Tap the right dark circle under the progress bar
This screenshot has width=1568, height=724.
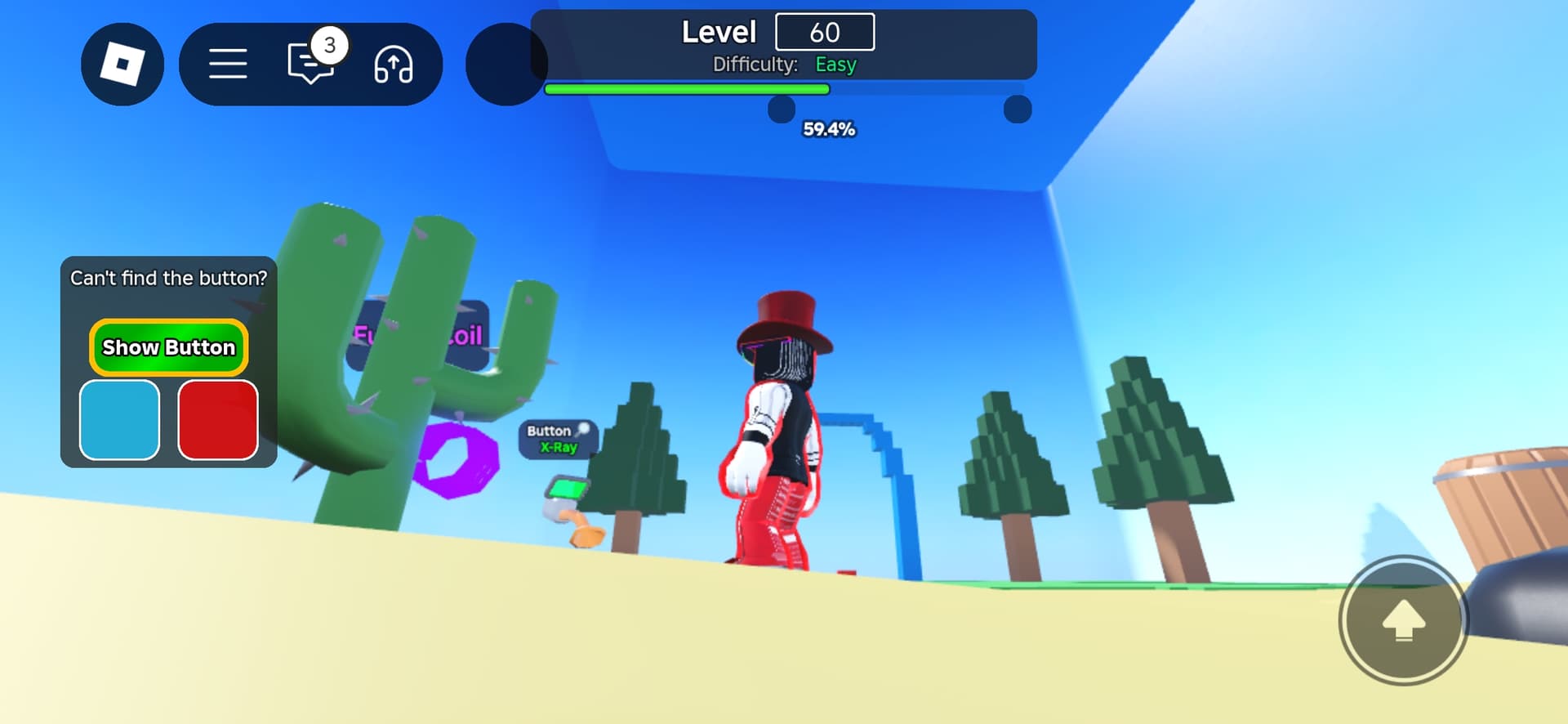click(x=1018, y=106)
